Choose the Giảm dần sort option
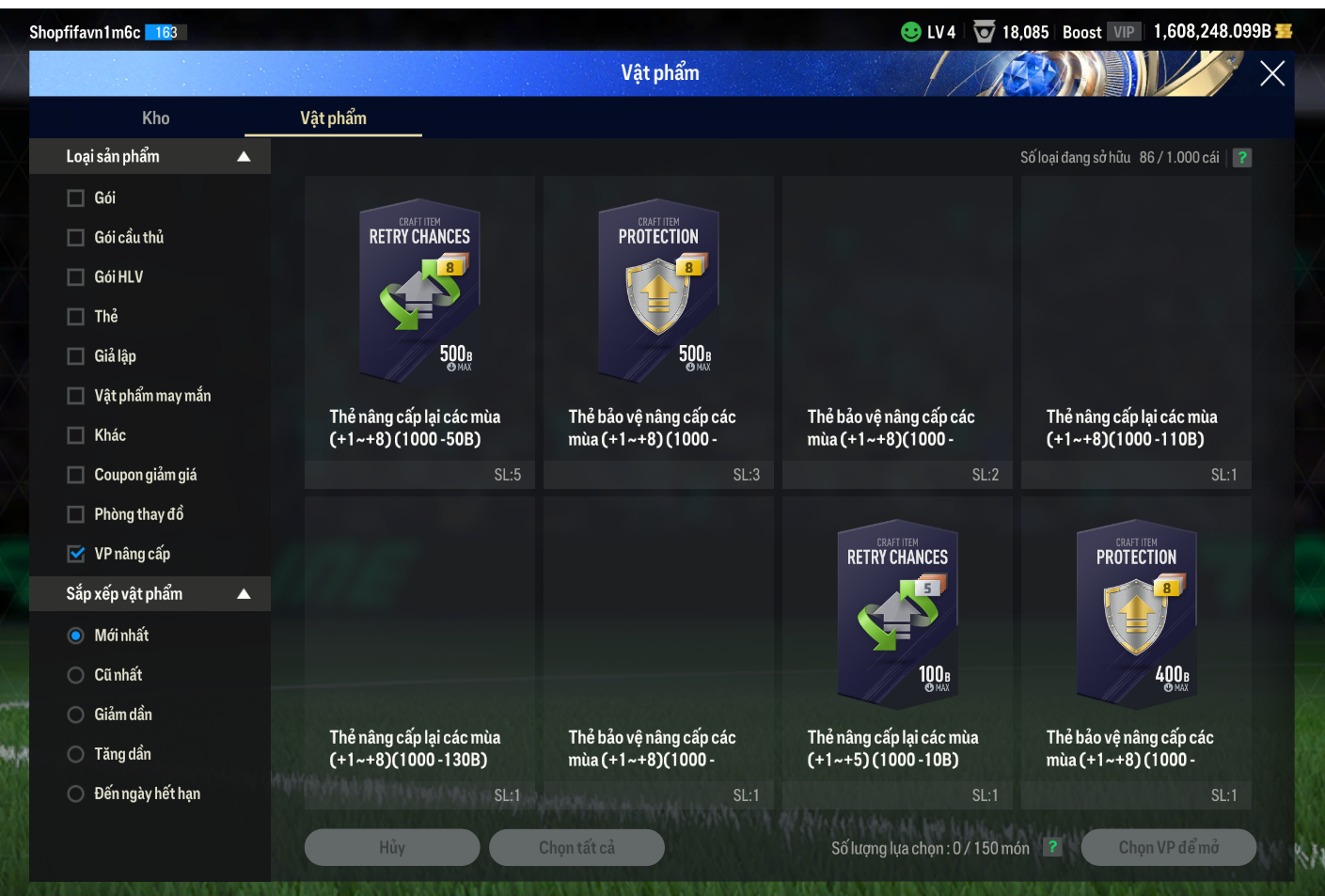This screenshot has height=896, width=1325. pyautogui.click(x=76, y=715)
